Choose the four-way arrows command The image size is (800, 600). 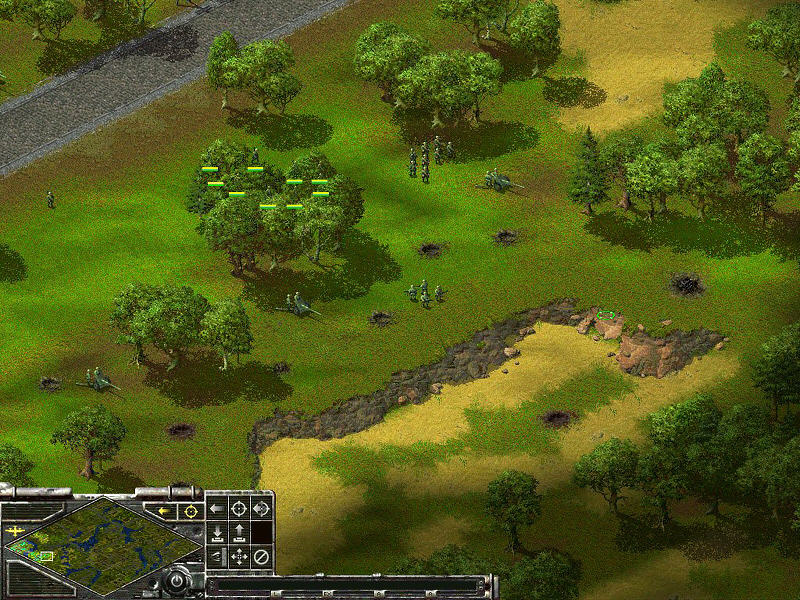pos(239,556)
